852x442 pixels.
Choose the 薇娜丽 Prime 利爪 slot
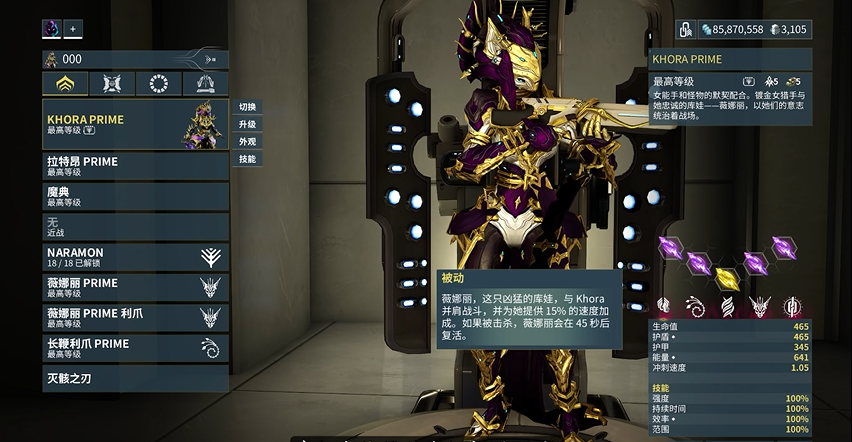pos(135,317)
